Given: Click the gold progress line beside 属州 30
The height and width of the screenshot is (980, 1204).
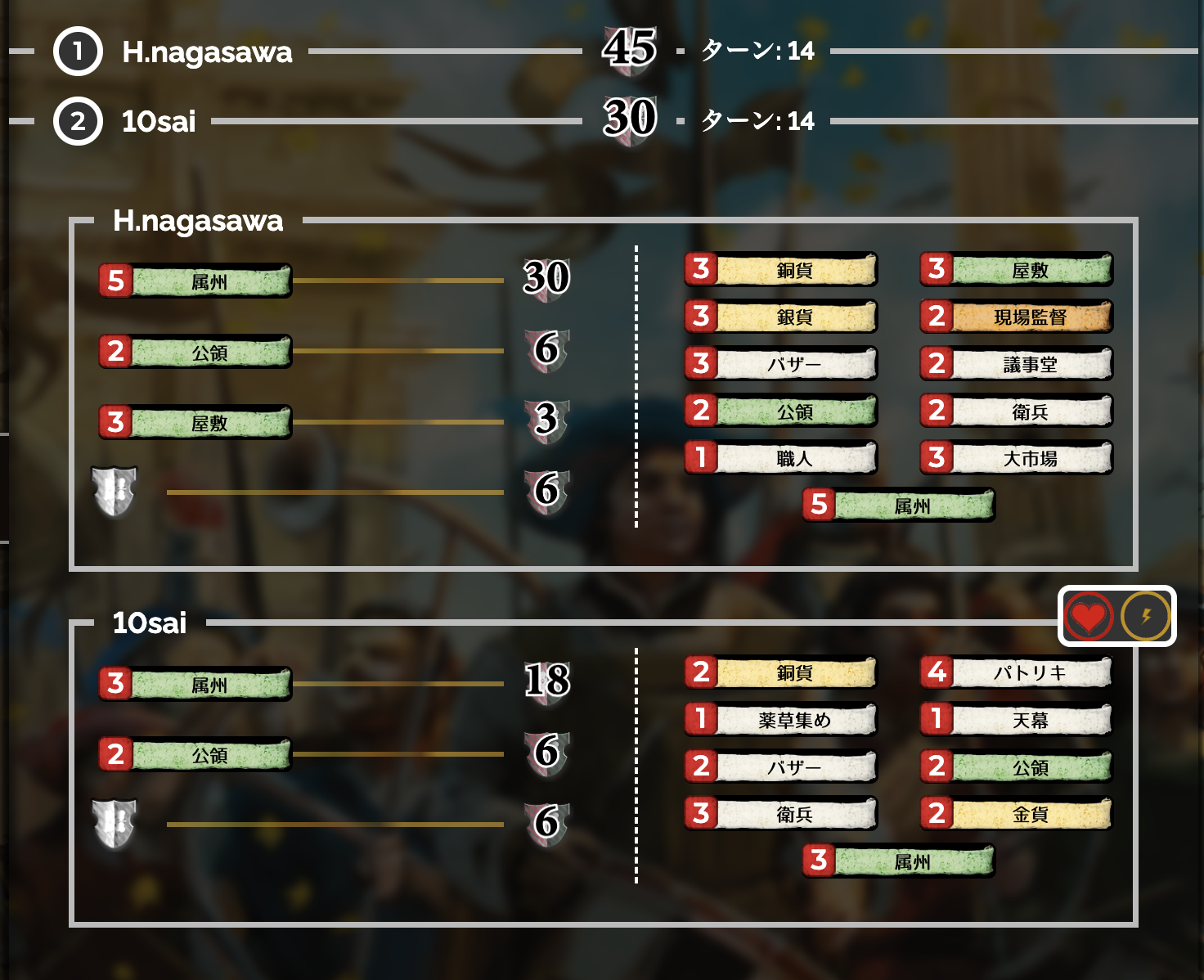Looking at the screenshot, I should click(401, 281).
